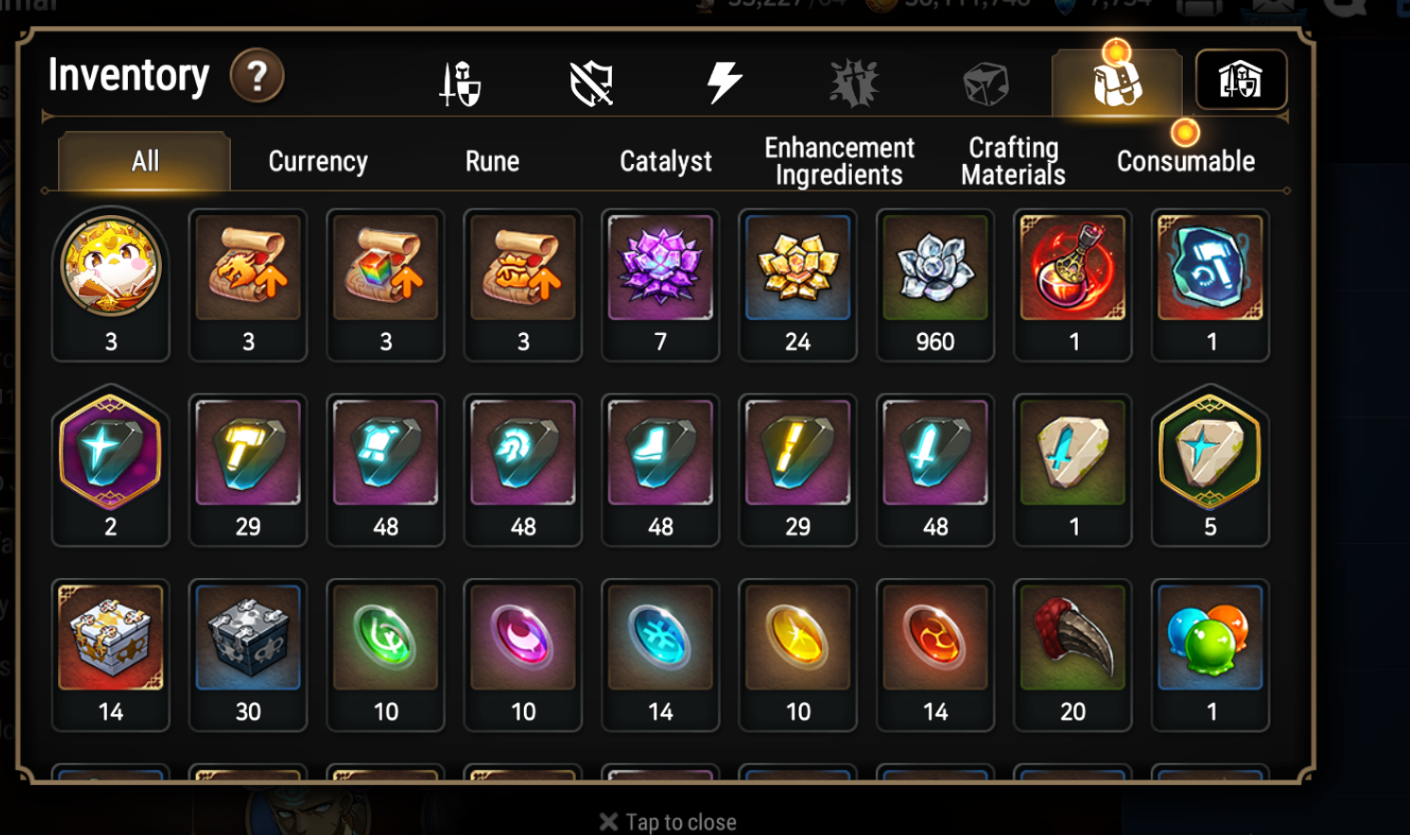Open the Catalyst tab
The height and width of the screenshot is (835, 1410).
[666, 161]
